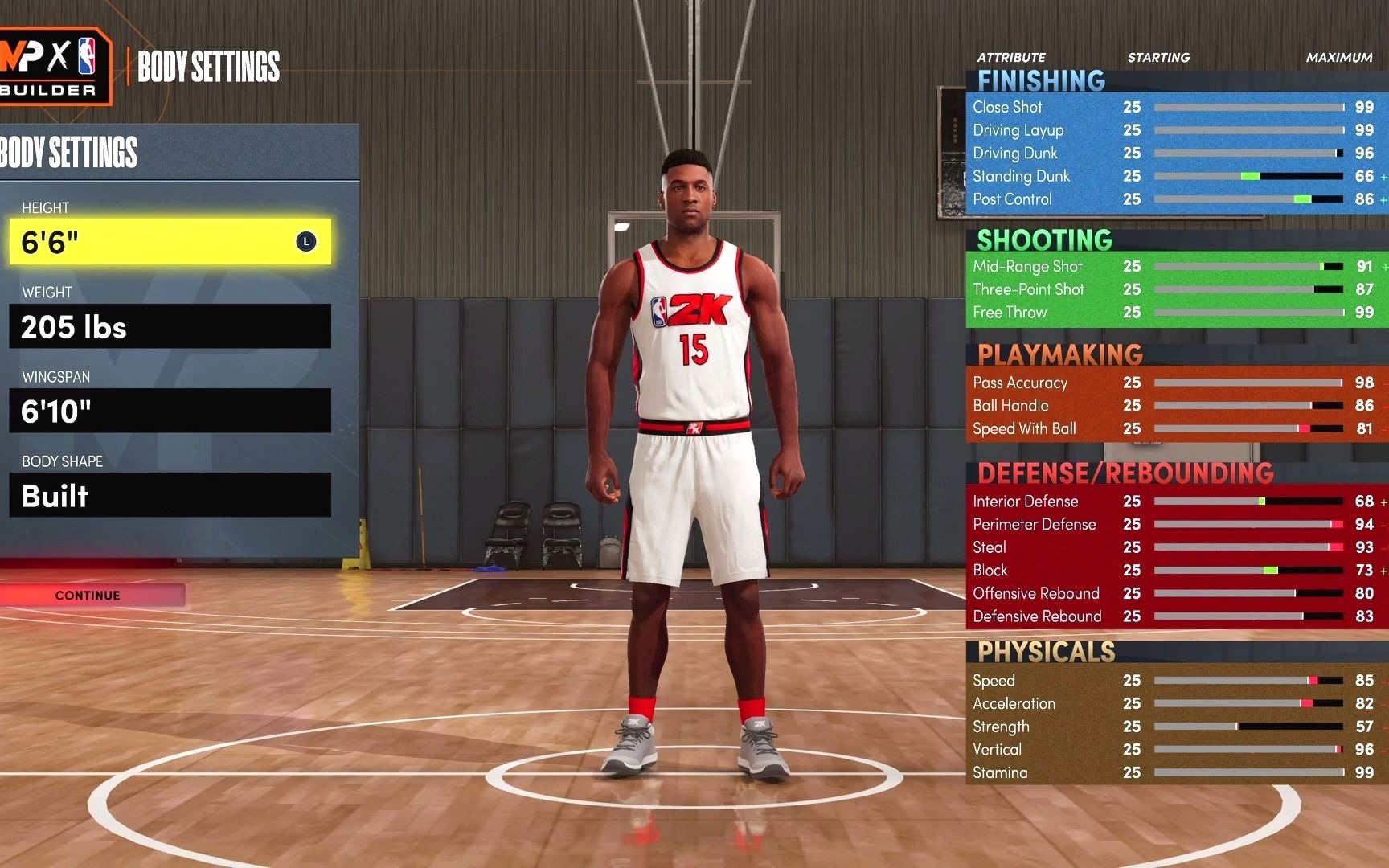This screenshot has width=1389, height=868.
Task: Select the Weight field showing 205 lbs
Action: tap(169, 326)
